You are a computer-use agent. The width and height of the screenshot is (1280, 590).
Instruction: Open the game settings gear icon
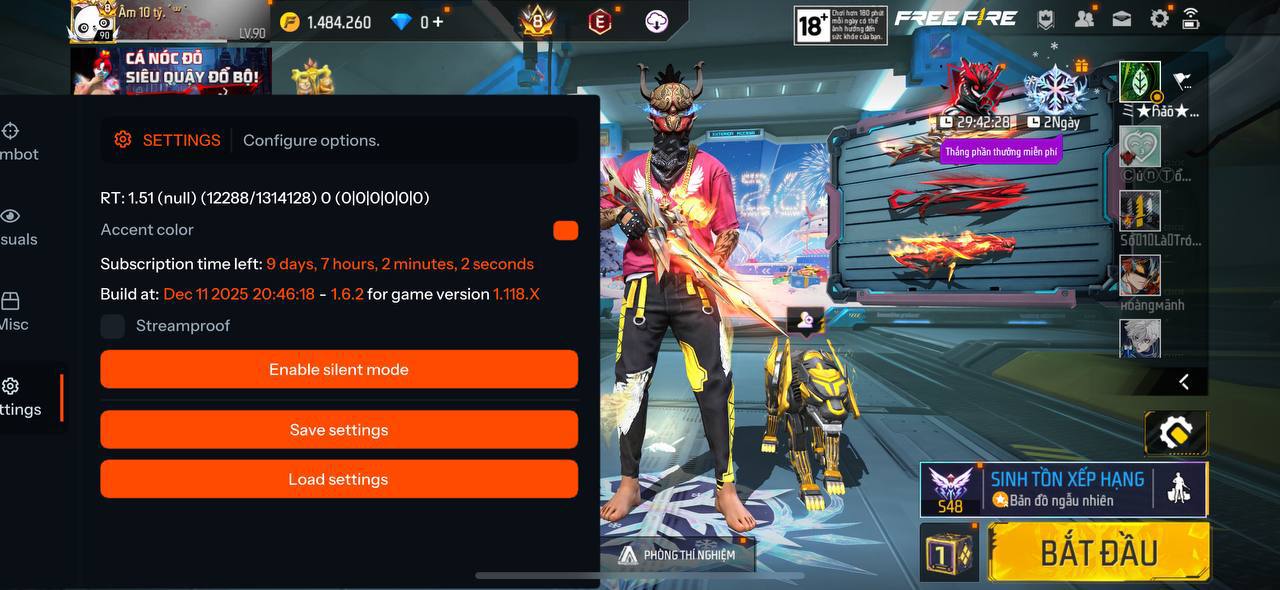tap(1159, 18)
